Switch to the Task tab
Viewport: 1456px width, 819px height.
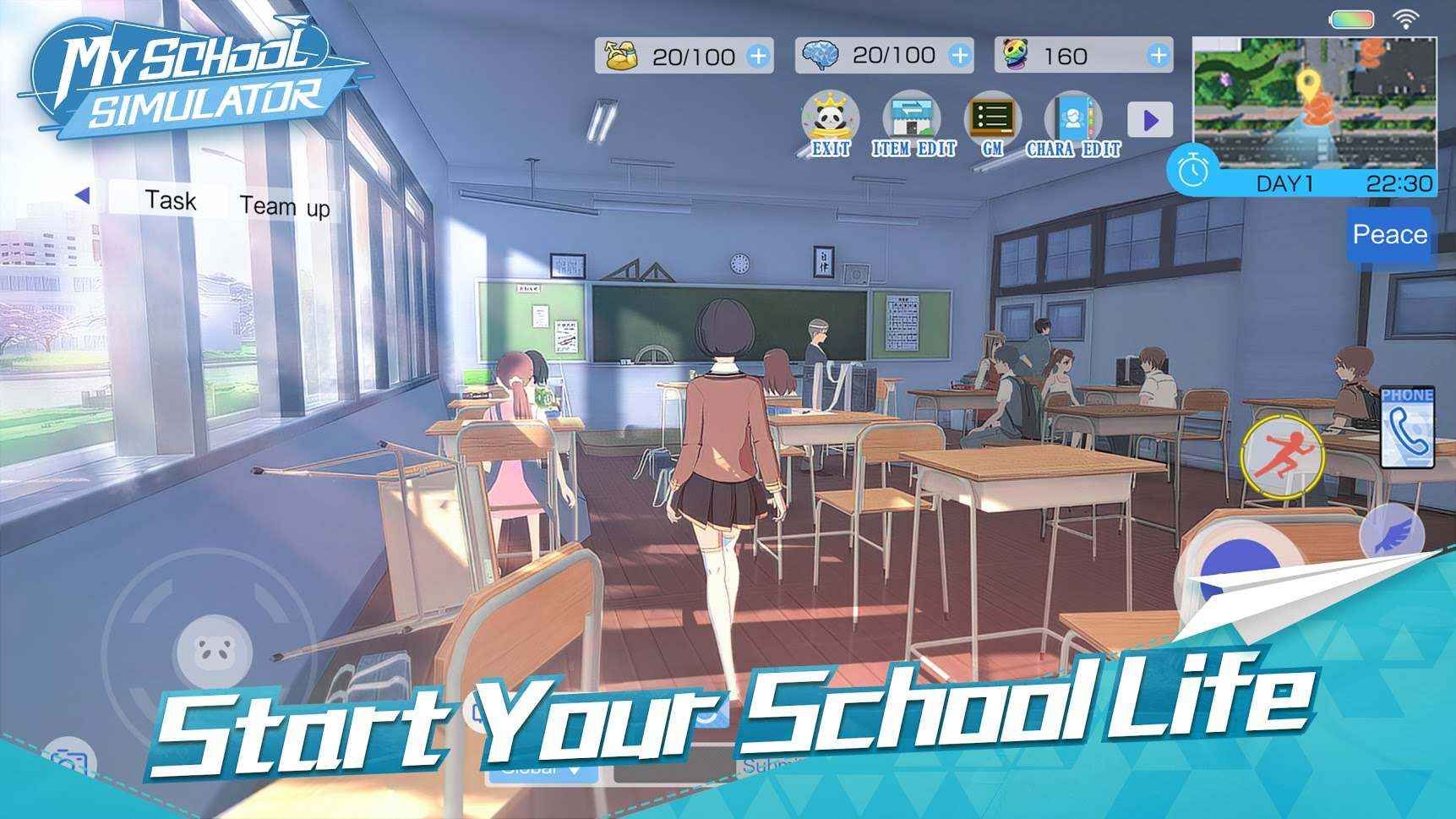(x=172, y=200)
